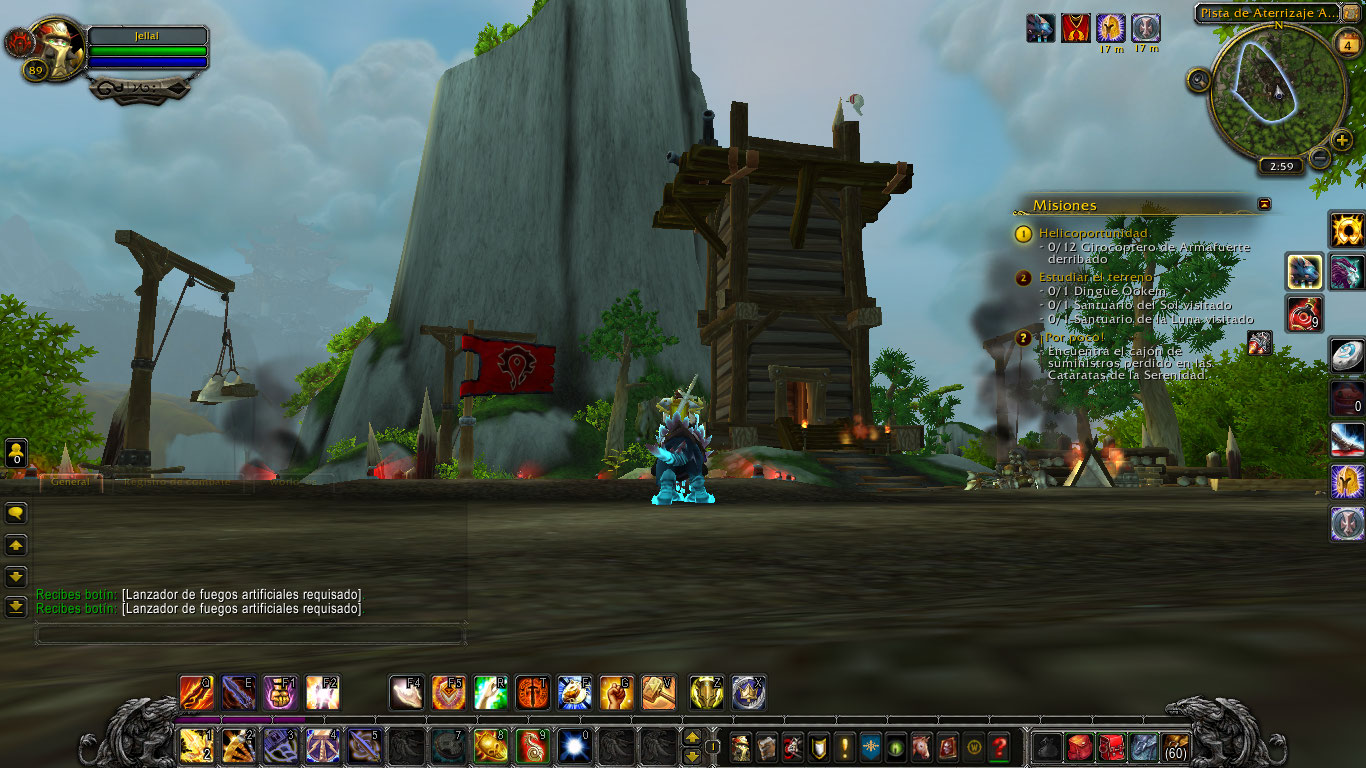Click the chat scroll-to-bottom arrow button
Screen dimensions: 1366x768
click(16, 606)
